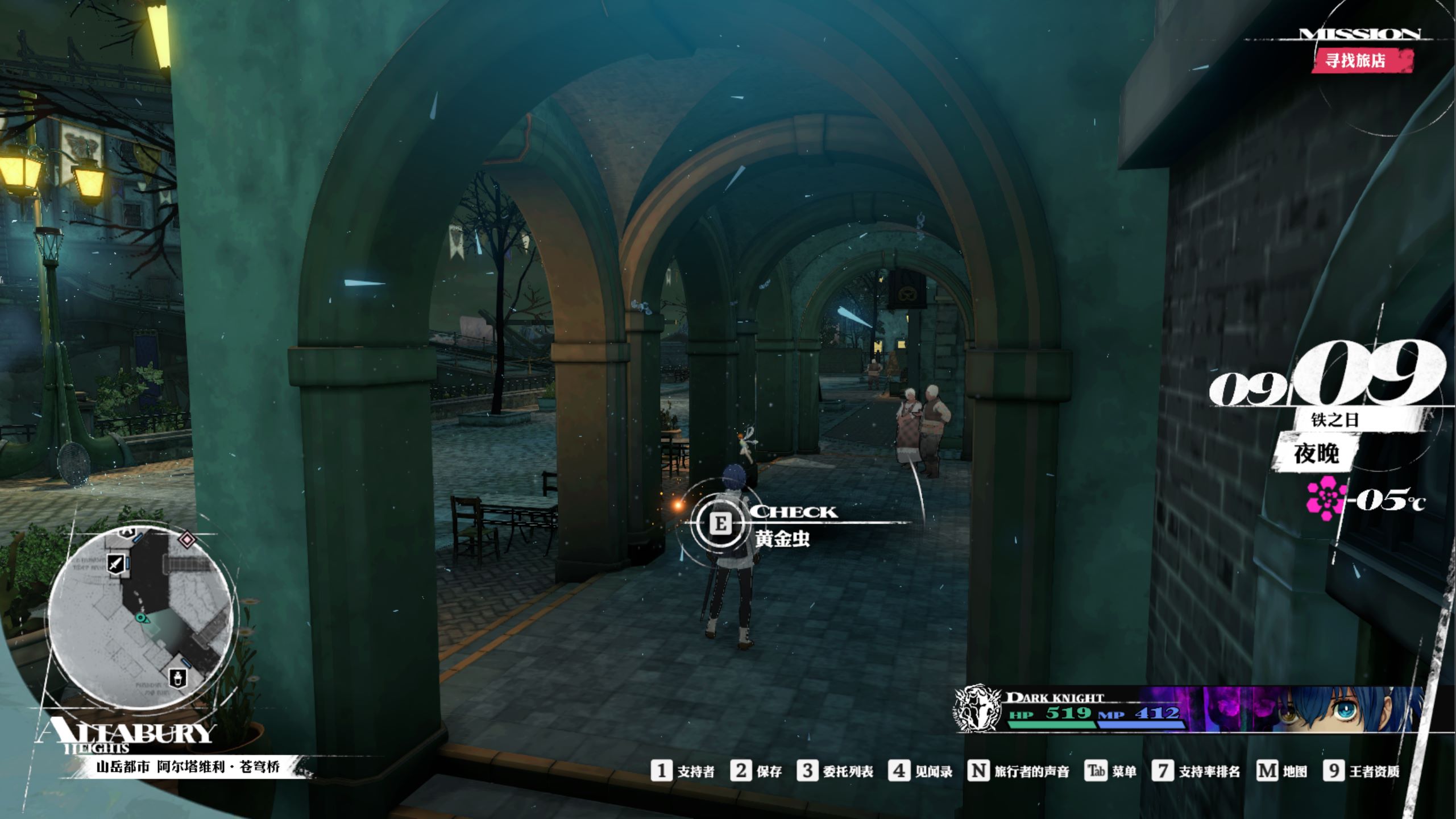
Task: View the 支持率排名 approval ranking
Action: (x=1196, y=771)
